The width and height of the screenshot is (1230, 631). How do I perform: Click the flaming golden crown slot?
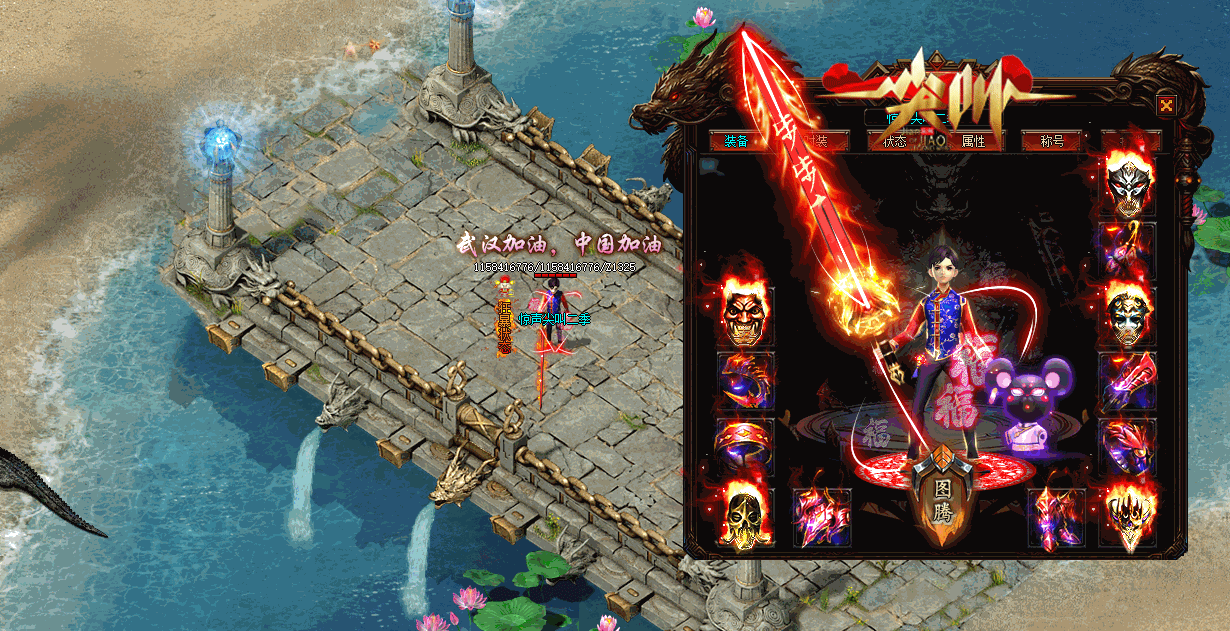click(x=1127, y=515)
